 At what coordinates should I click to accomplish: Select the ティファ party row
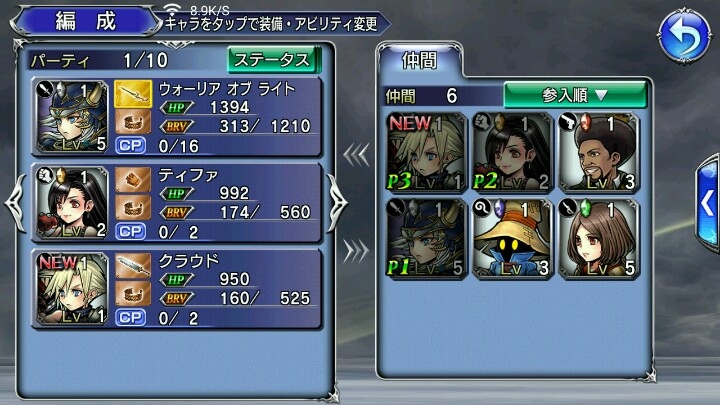(178, 201)
